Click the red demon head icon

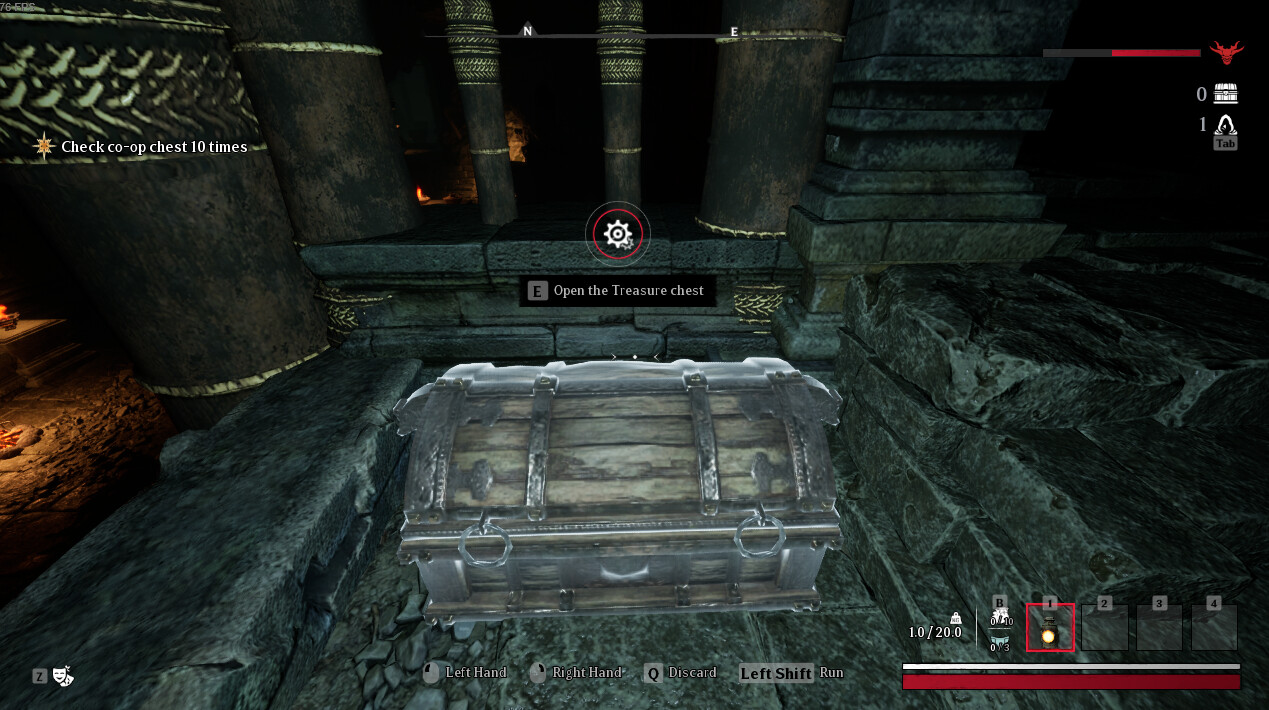point(1225,52)
